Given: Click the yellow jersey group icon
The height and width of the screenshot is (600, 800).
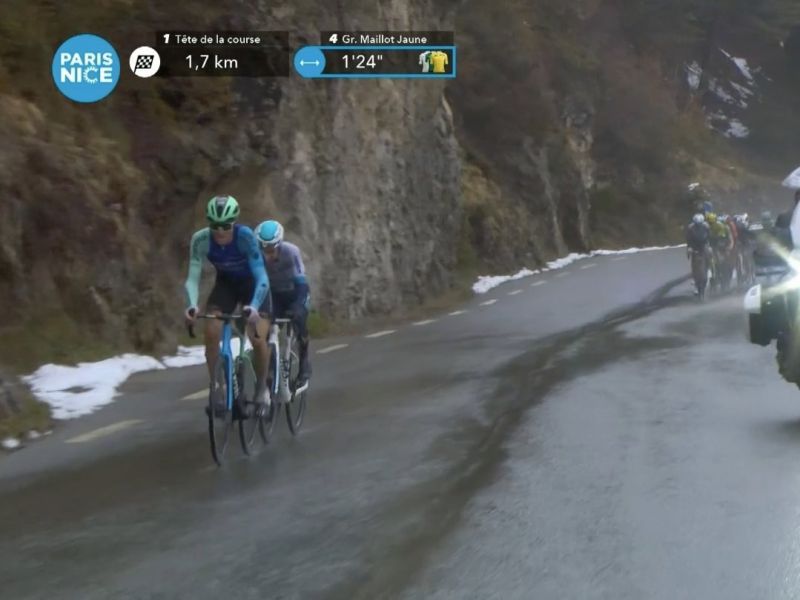Looking at the screenshot, I should (435, 62).
